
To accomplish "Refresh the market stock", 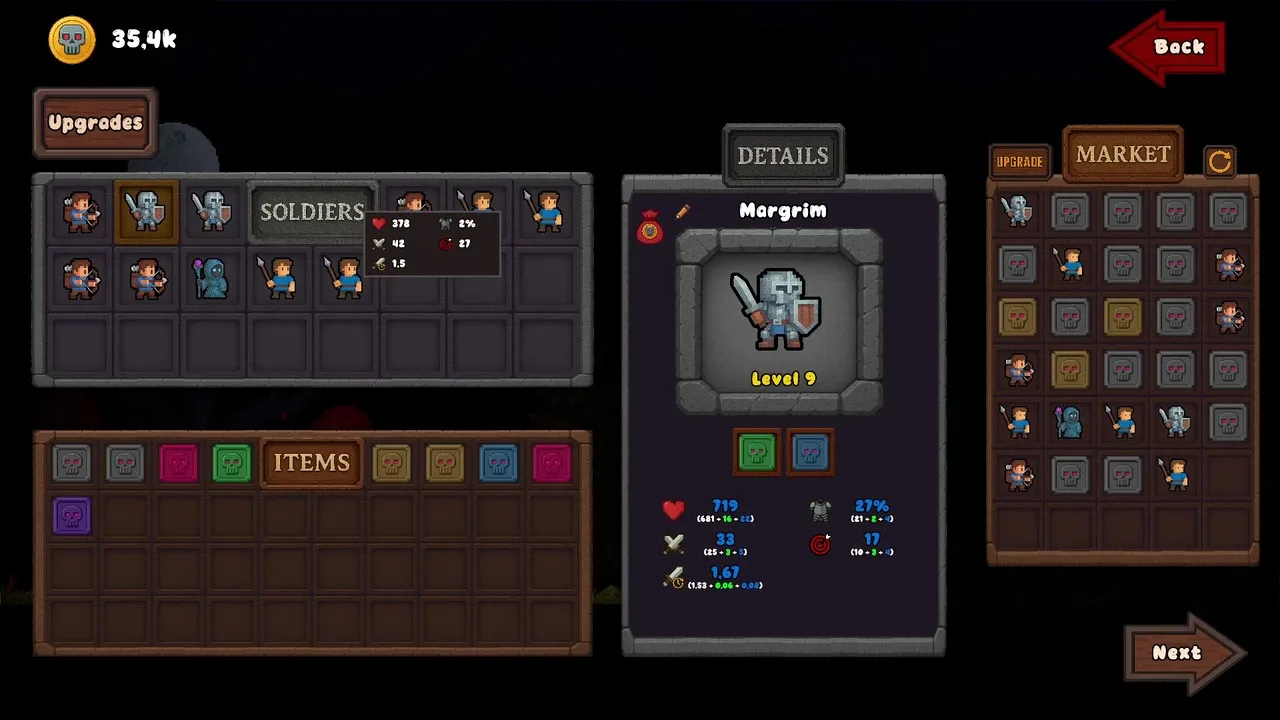I will click(x=1219, y=161).
